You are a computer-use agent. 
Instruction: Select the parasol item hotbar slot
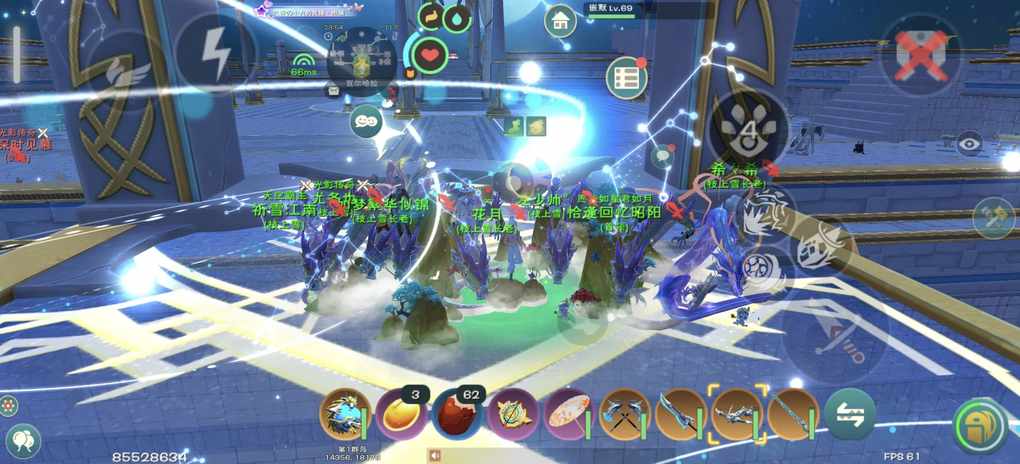(x=569, y=414)
